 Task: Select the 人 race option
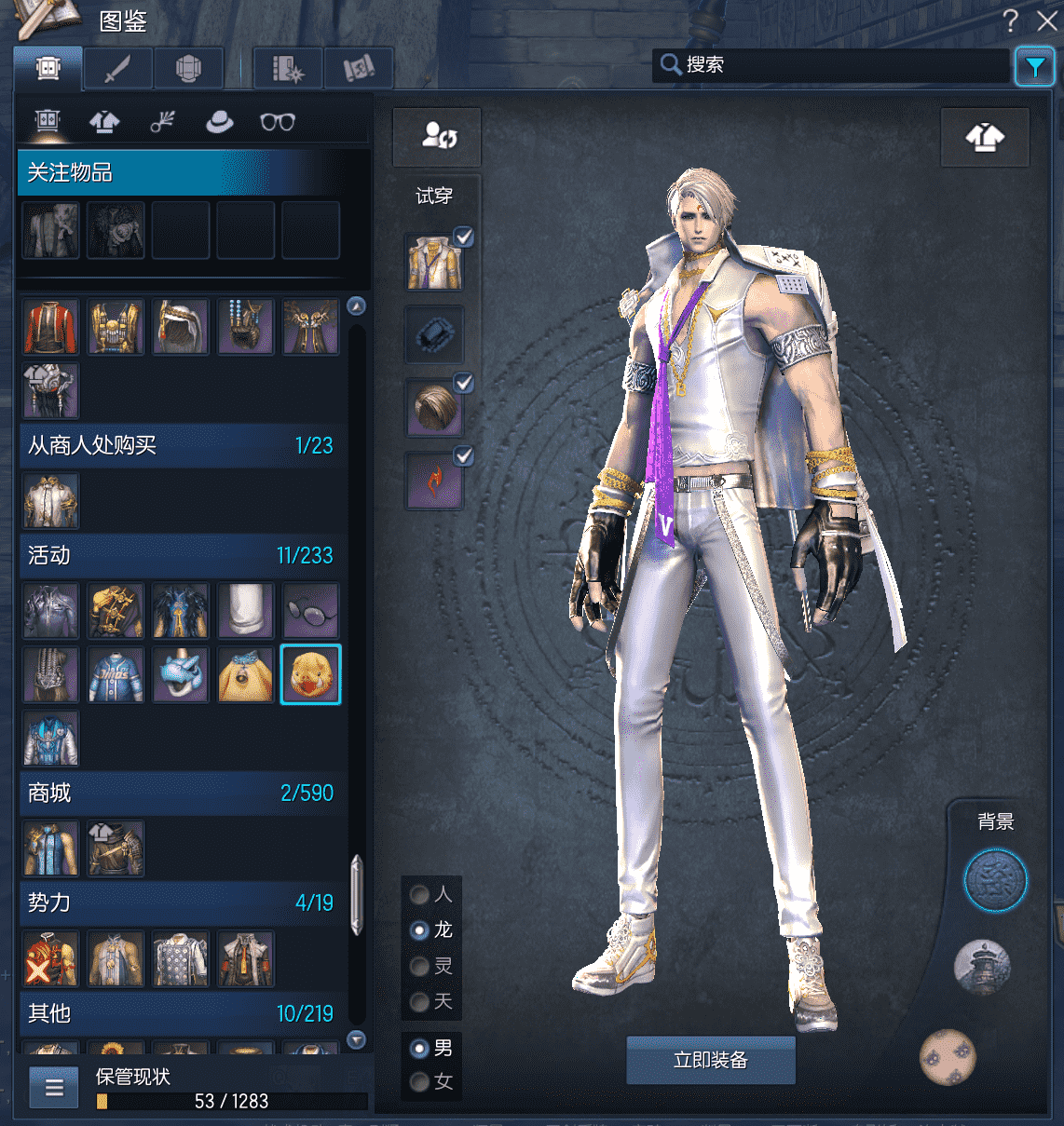click(420, 895)
